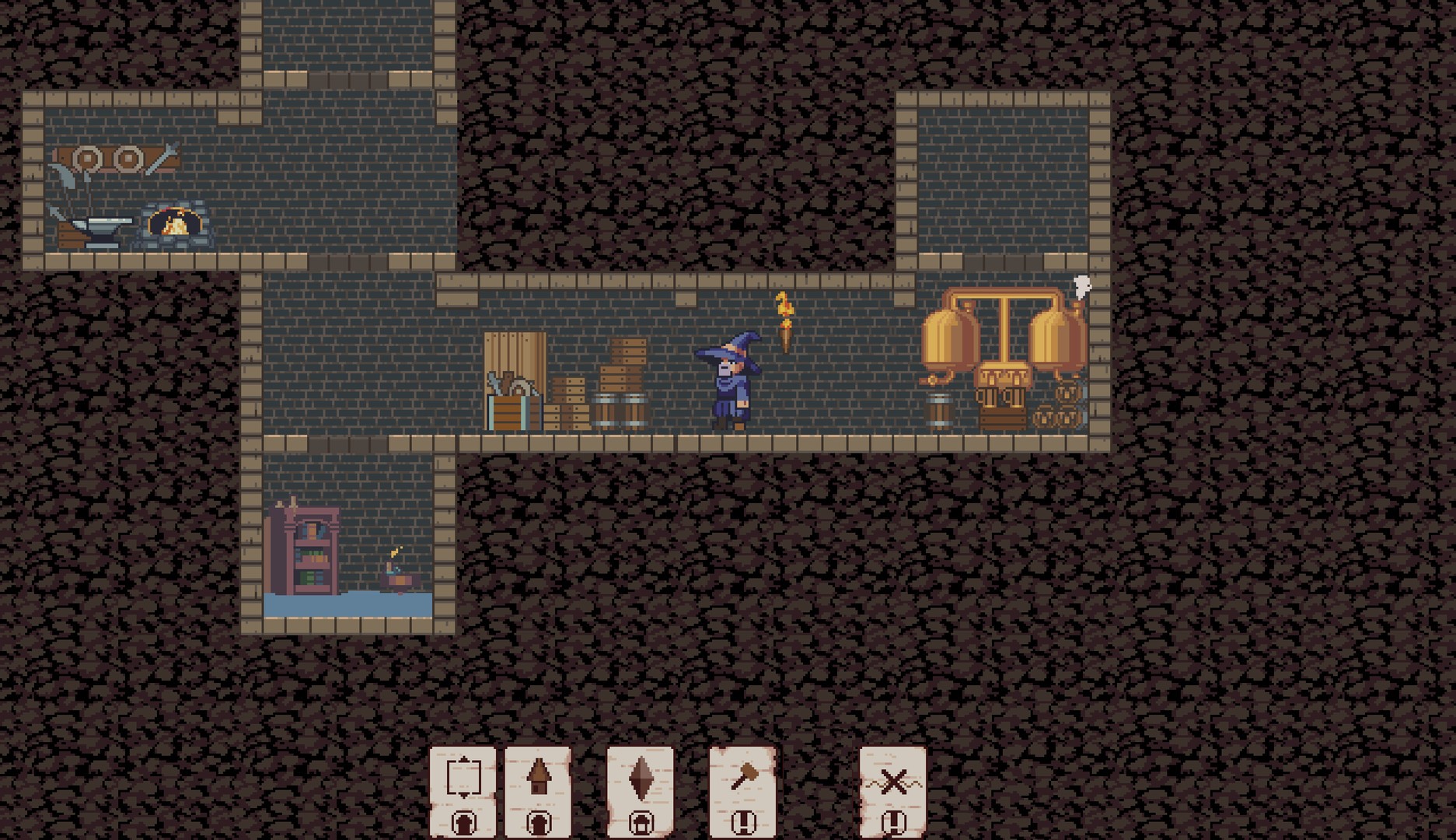This screenshot has width=1456, height=840.
Task: Click the wall torch beside the wizard
Action: click(x=786, y=327)
